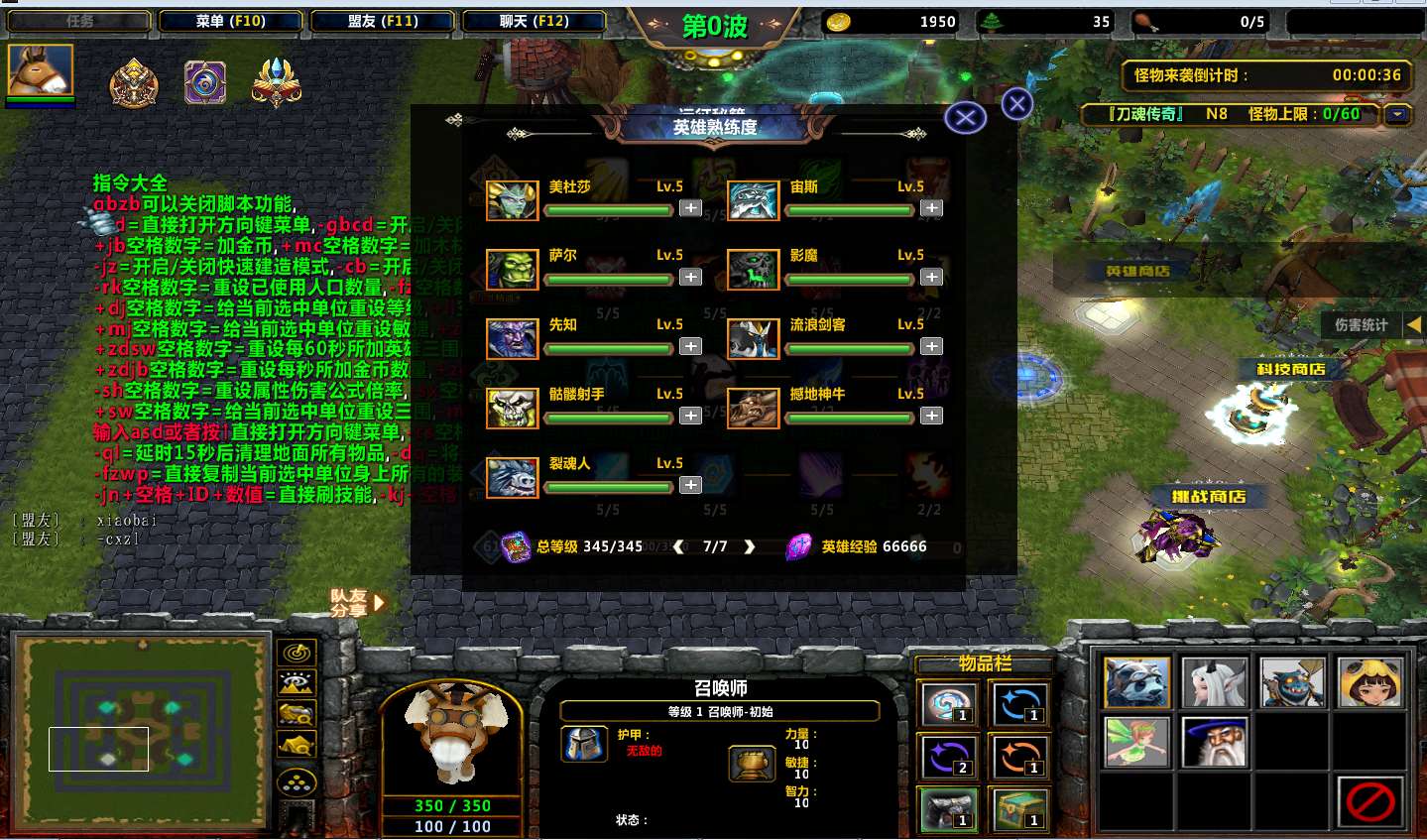Select the treasure chest inventory item

(x=1019, y=810)
